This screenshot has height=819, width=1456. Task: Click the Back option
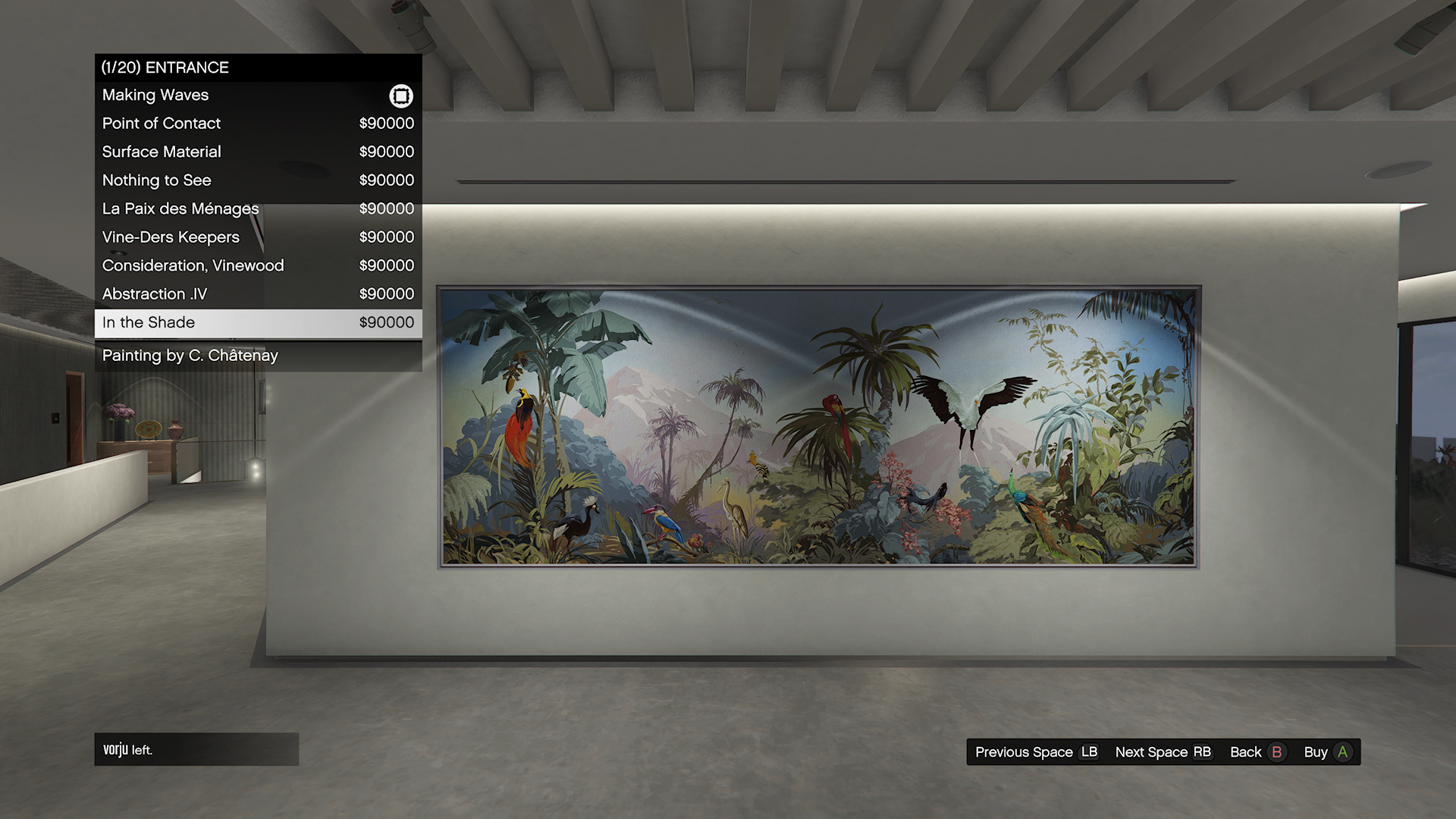(x=1257, y=752)
